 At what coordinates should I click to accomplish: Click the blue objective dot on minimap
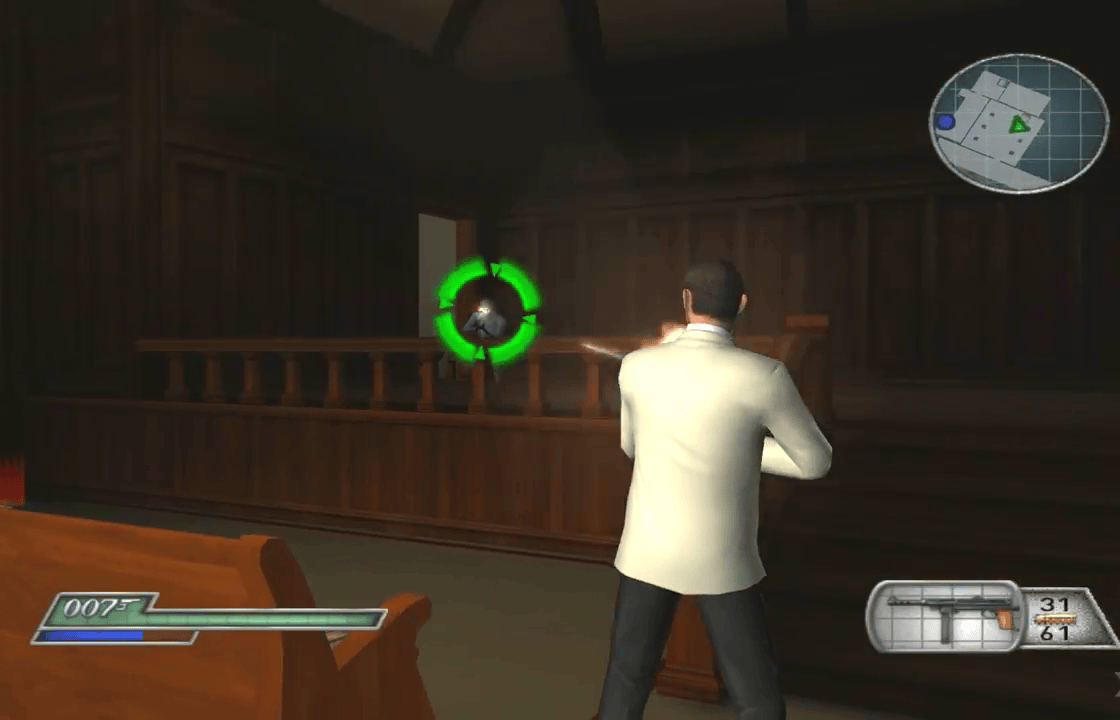pyautogui.click(x=945, y=122)
